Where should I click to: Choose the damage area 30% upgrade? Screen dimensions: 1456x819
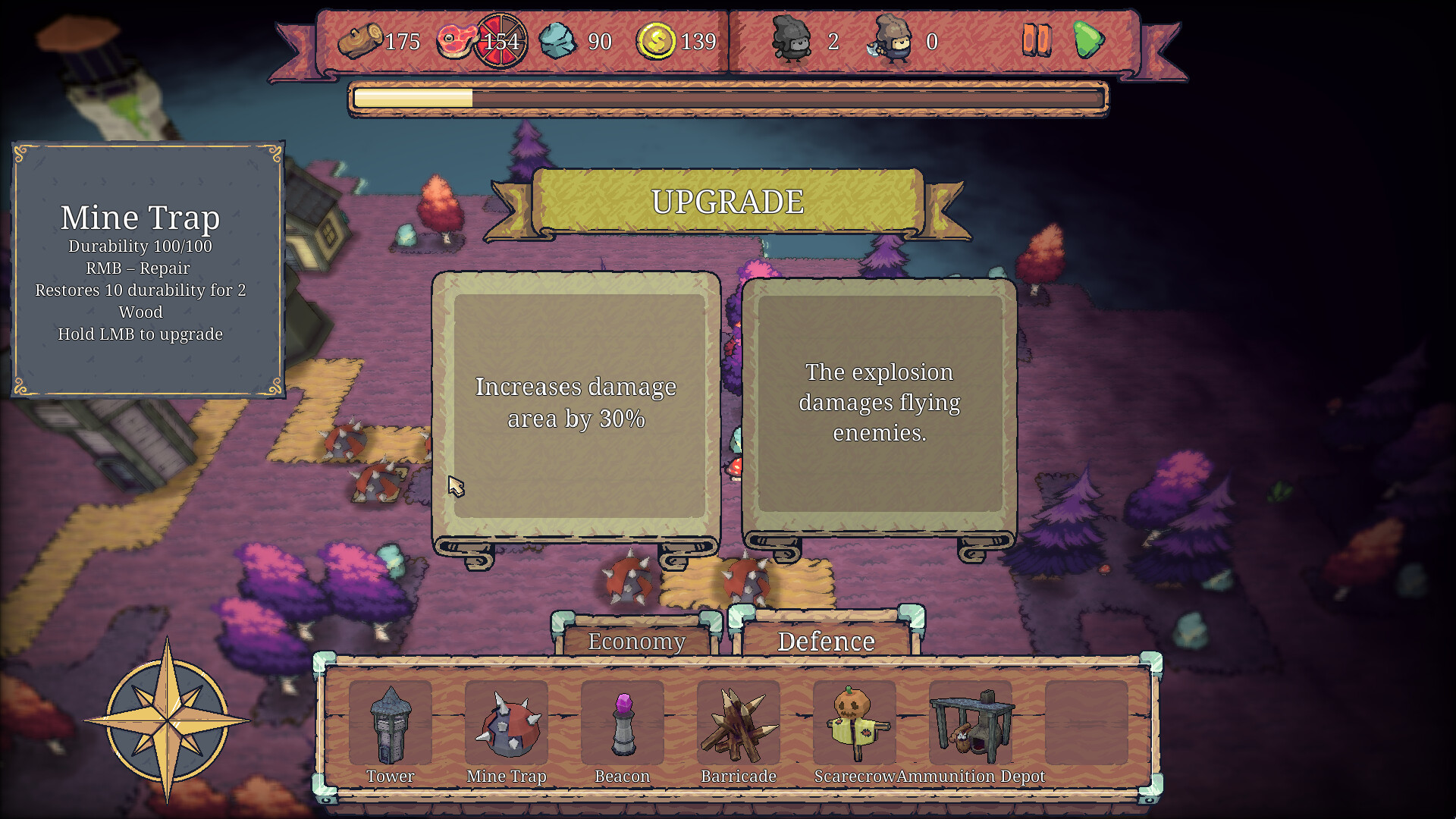coord(576,402)
